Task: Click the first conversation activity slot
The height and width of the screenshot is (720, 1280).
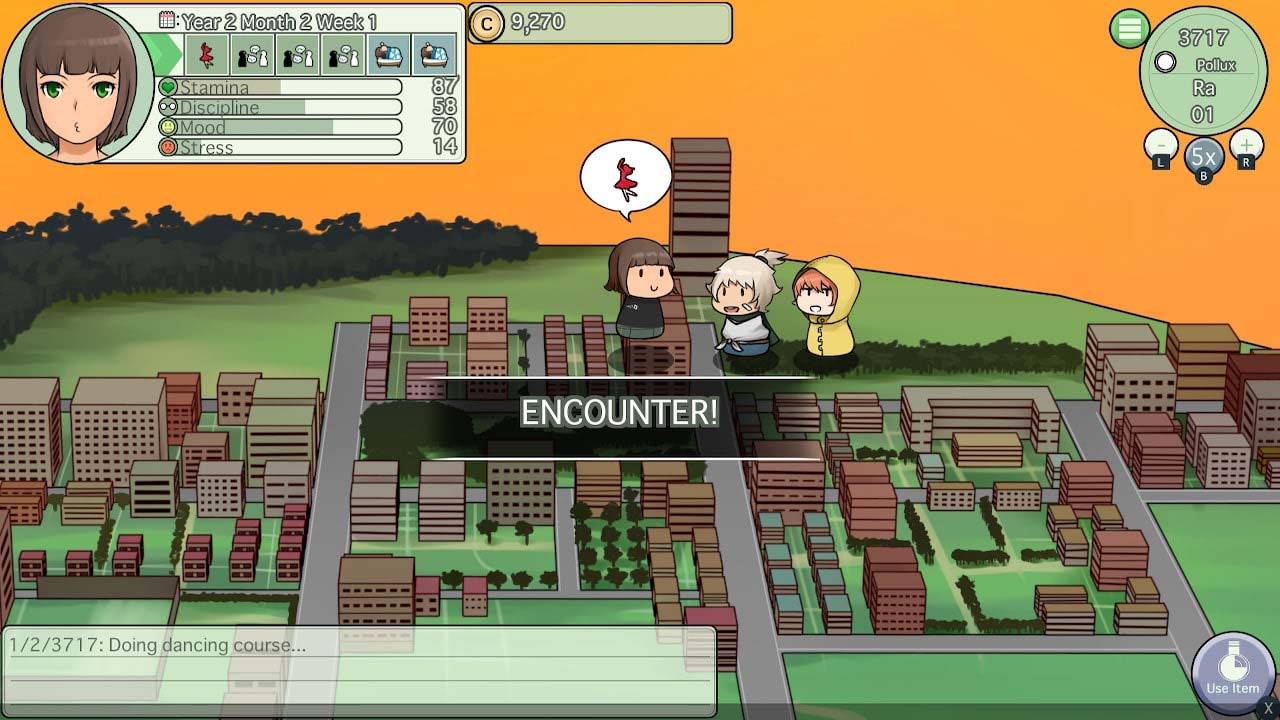Action: click(252, 56)
